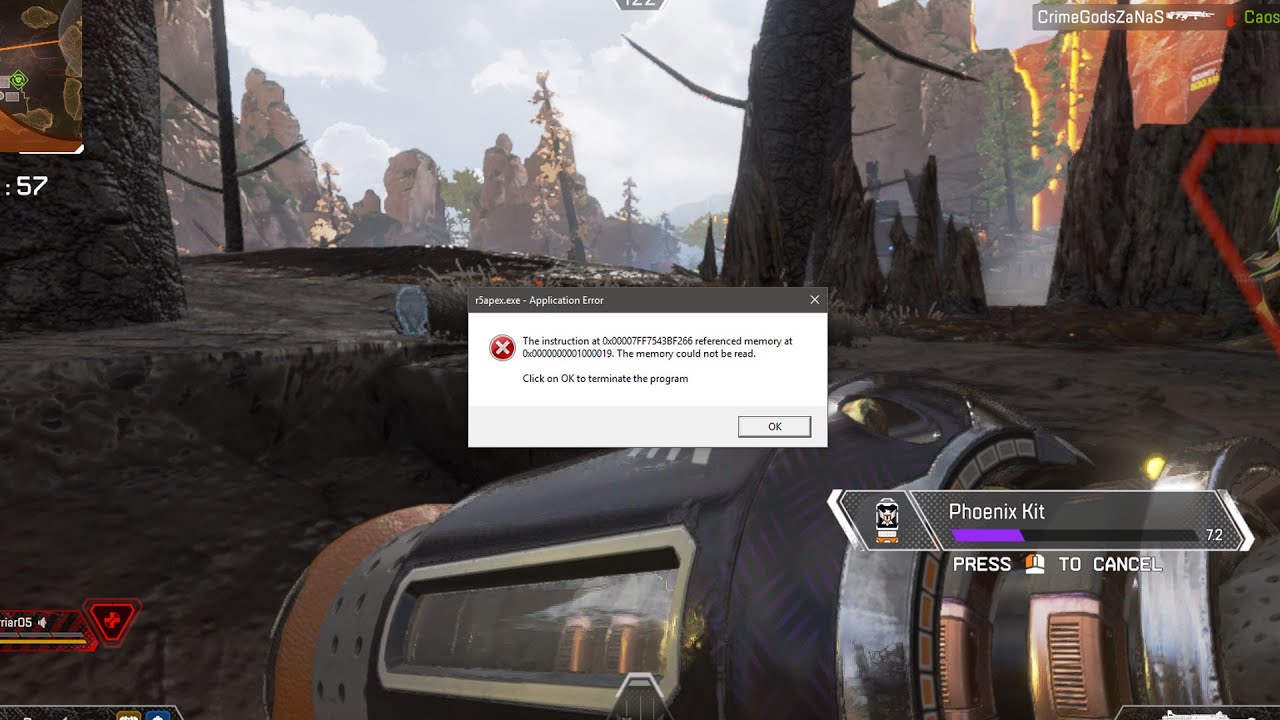Screen dimensions: 1280x720
Task: Select the Phoenix Kit item icon
Action: (x=888, y=520)
